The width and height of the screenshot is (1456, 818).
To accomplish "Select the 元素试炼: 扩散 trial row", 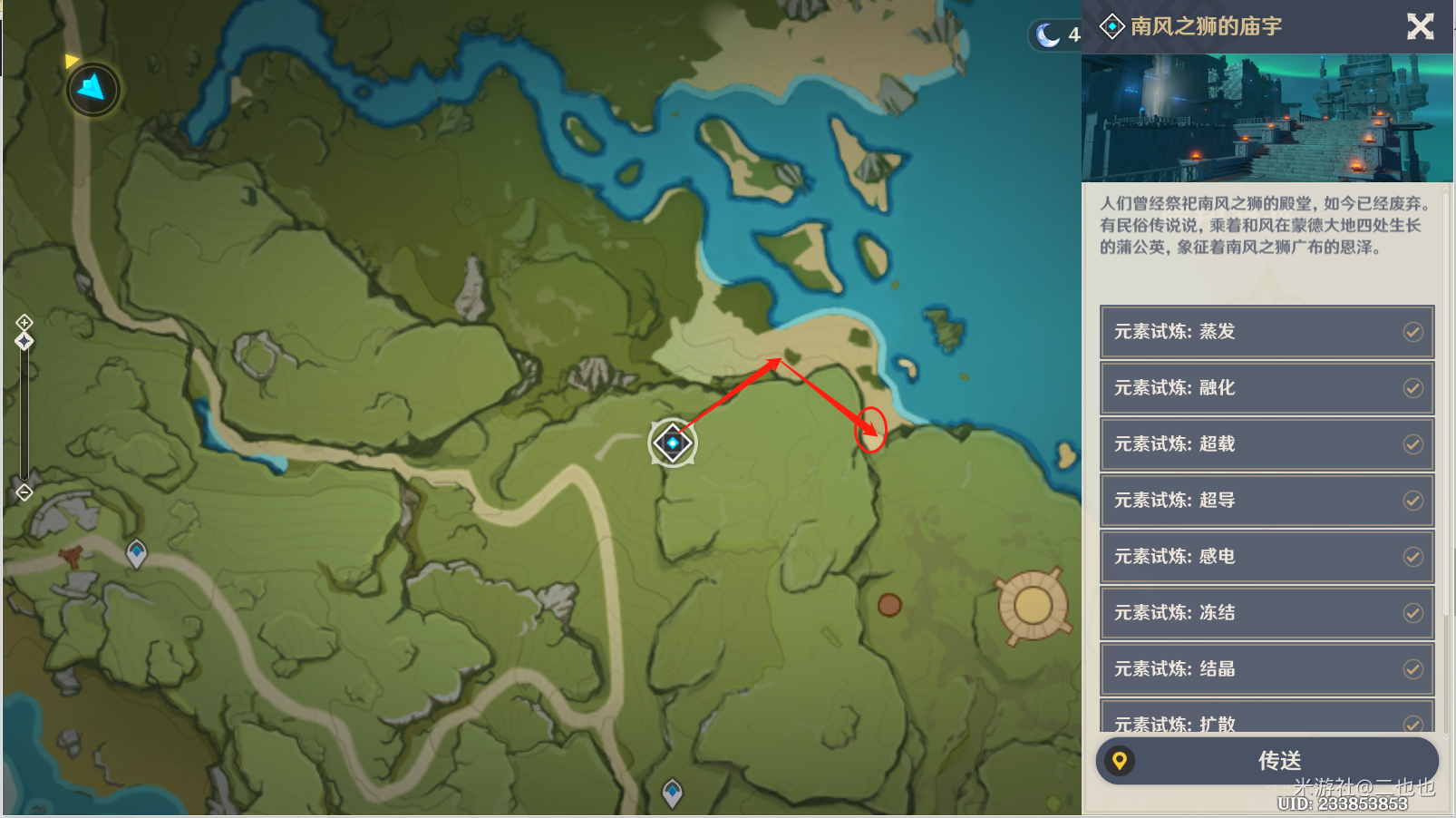I will click(1267, 721).
